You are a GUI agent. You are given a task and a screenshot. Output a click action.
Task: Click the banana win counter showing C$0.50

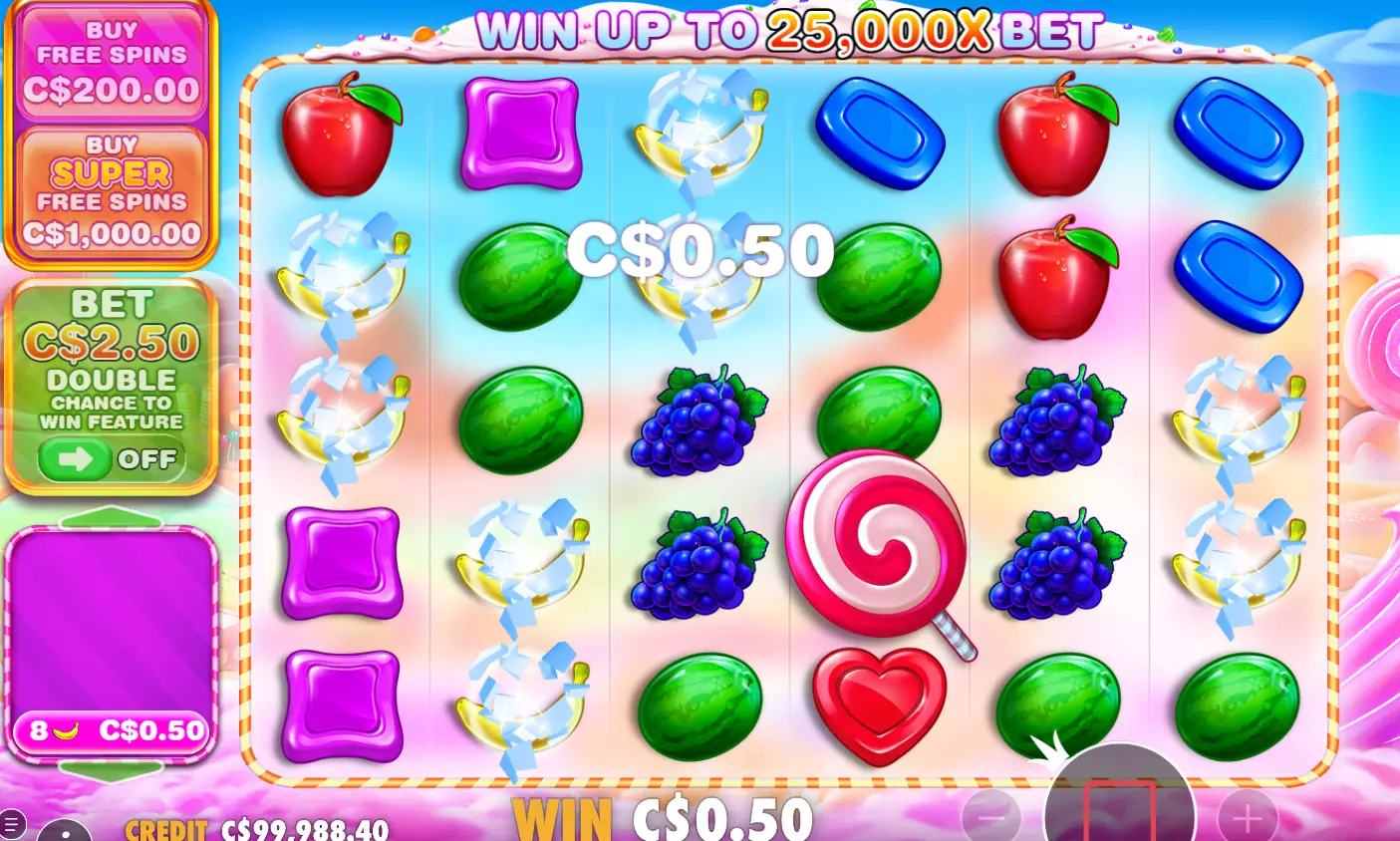[110, 731]
